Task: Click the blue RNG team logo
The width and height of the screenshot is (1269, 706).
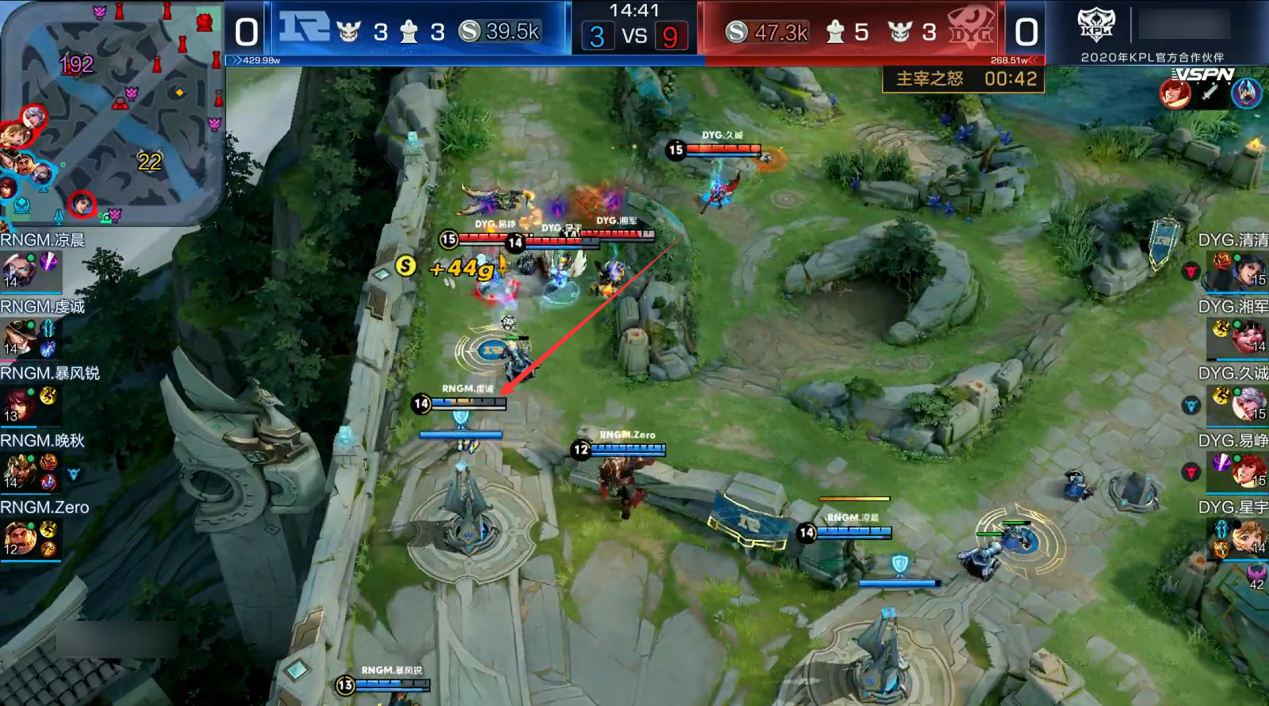Action: [303, 30]
